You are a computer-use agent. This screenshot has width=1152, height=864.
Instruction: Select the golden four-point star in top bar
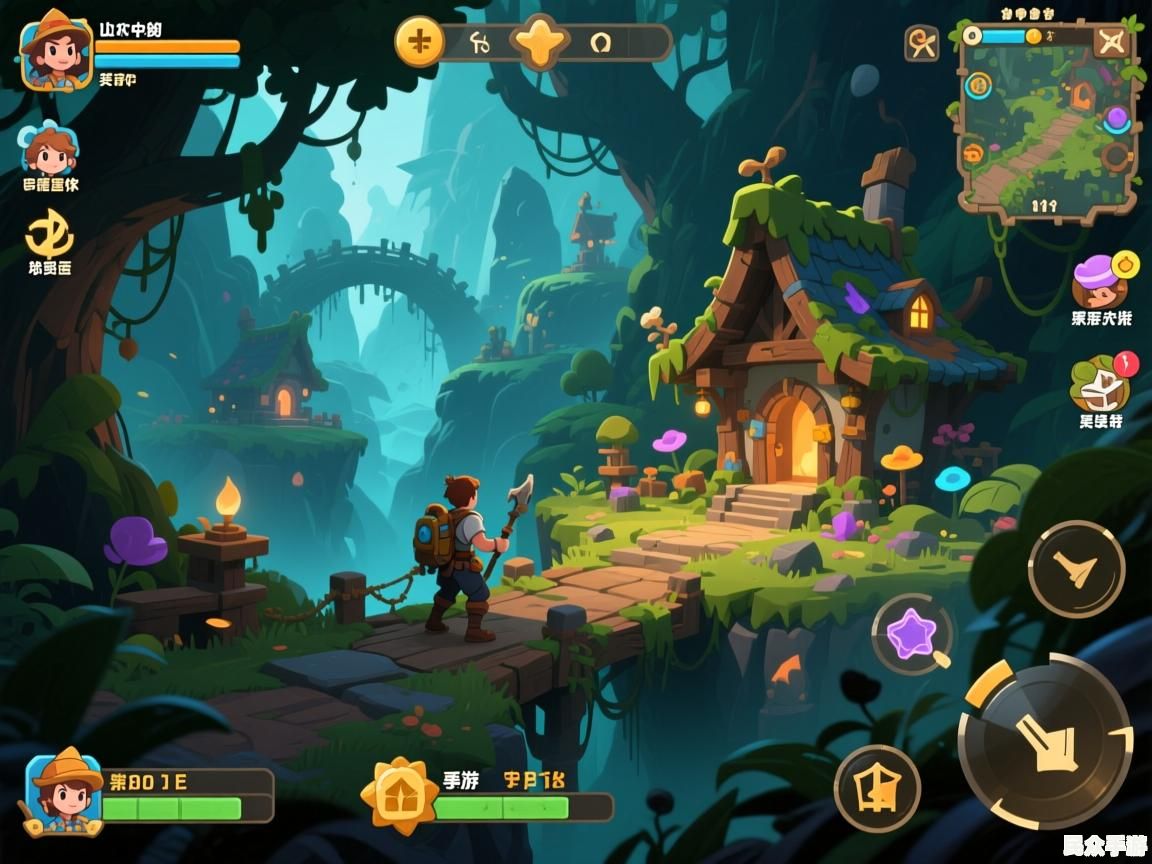540,43
